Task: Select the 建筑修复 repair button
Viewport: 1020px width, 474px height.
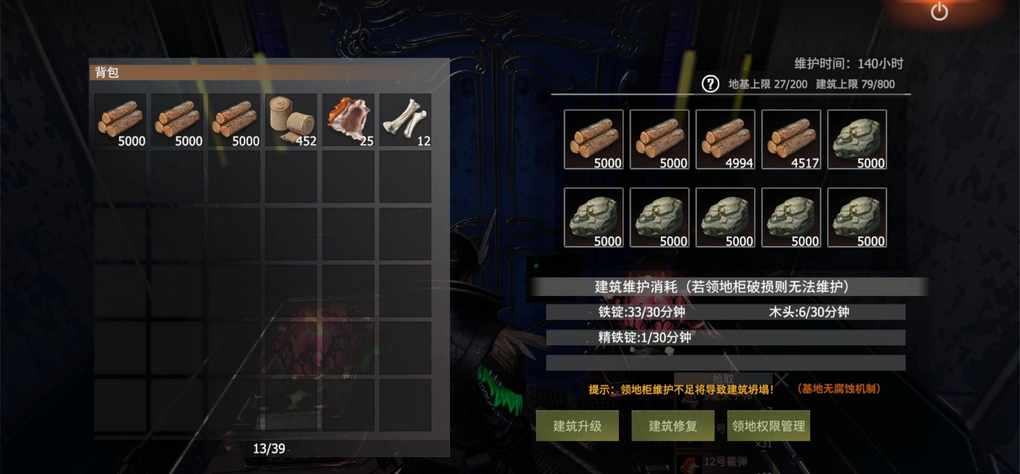Action: [672, 426]
